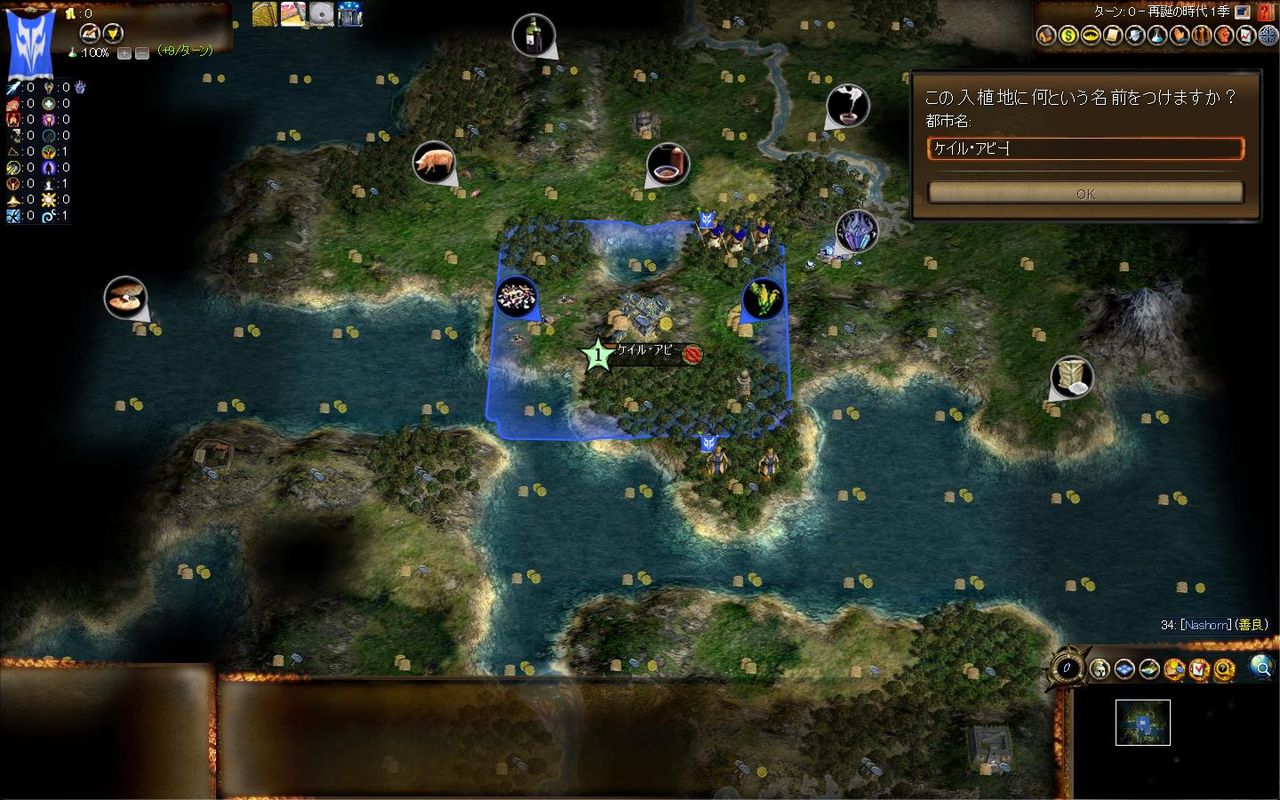Open the financial advisor dollar icon

1067,36
